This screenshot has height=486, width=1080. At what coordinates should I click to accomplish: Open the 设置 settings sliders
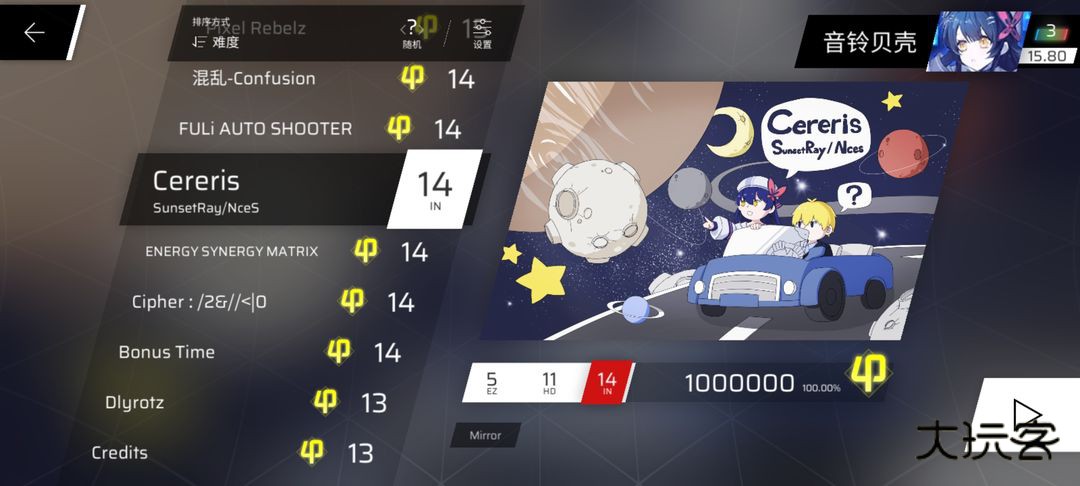pyautogui.click(x=482, y=33)
